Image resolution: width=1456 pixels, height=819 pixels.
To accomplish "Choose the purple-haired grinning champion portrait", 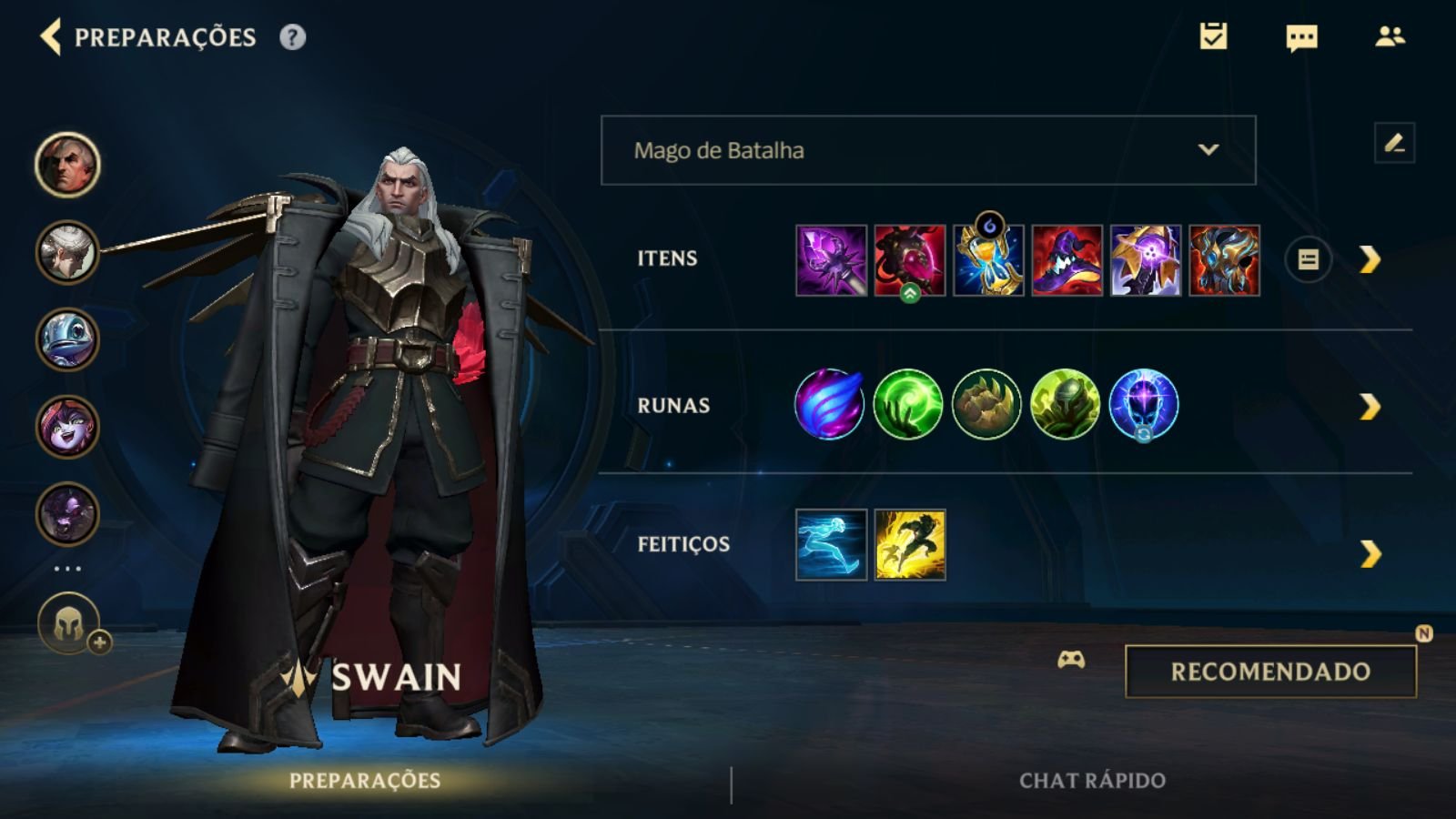I will 67,426.
